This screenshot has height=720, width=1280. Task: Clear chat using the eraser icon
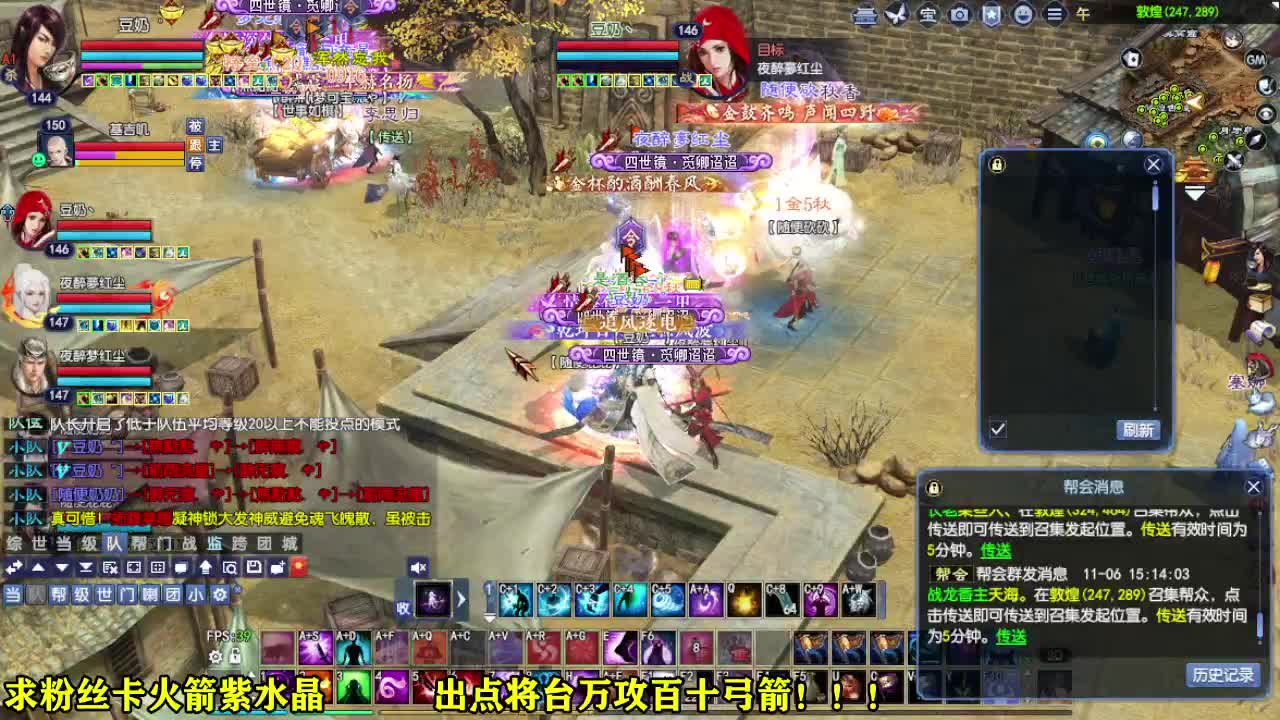point(110,566)
